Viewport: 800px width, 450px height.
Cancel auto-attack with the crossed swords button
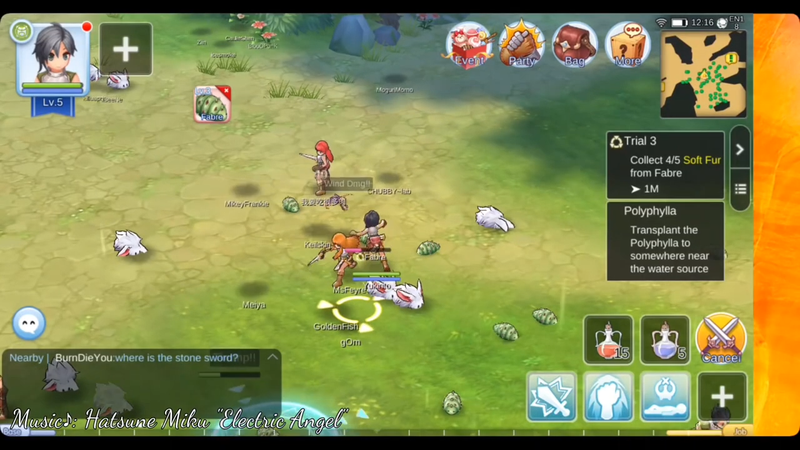[x=721, y=339]
